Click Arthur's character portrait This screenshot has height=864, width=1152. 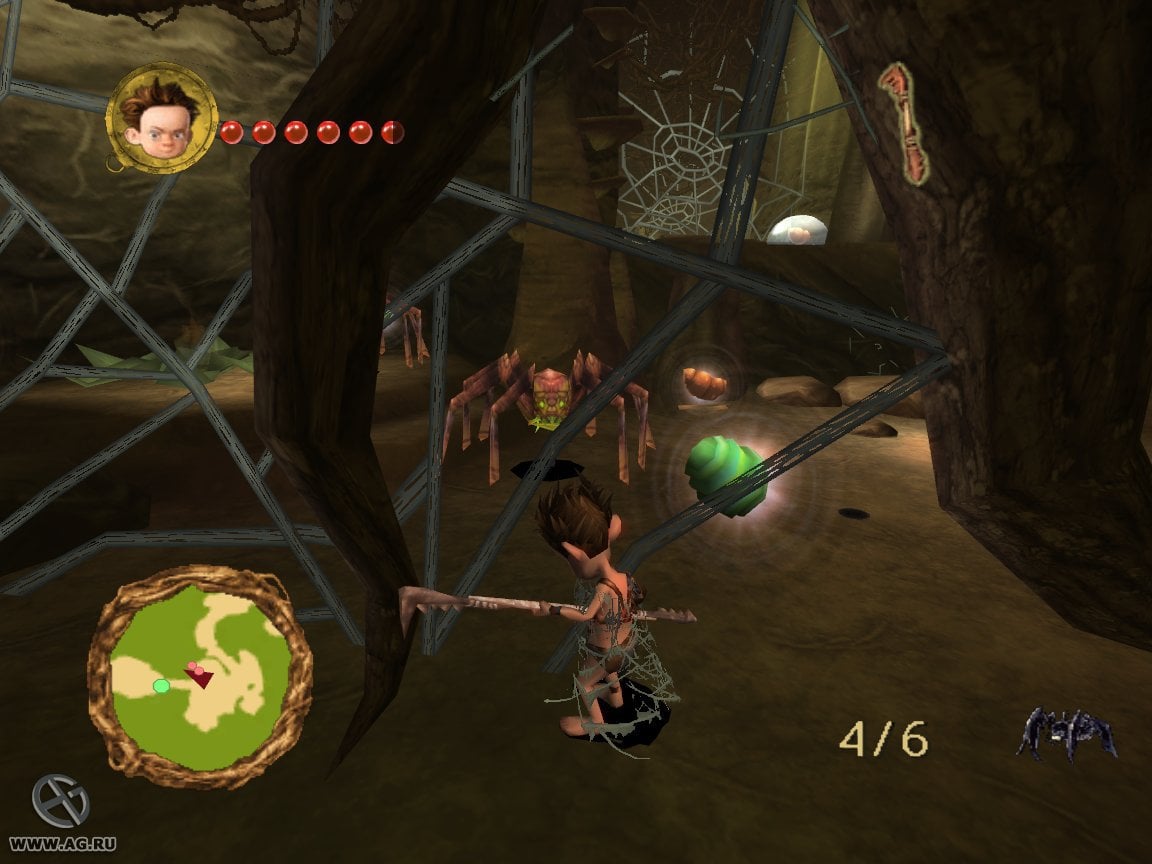click(160, 118)
